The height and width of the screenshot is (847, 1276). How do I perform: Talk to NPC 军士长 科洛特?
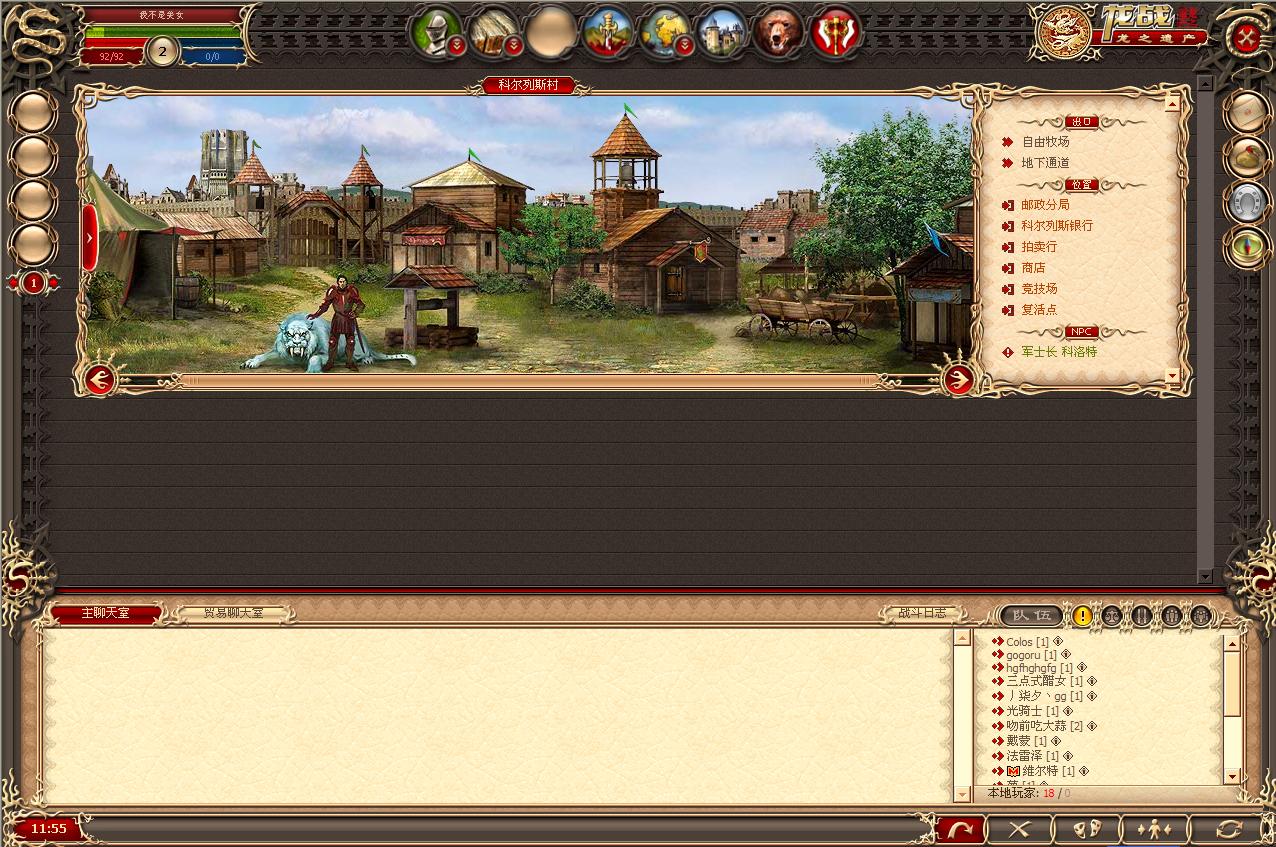[x=1058, y=352]
